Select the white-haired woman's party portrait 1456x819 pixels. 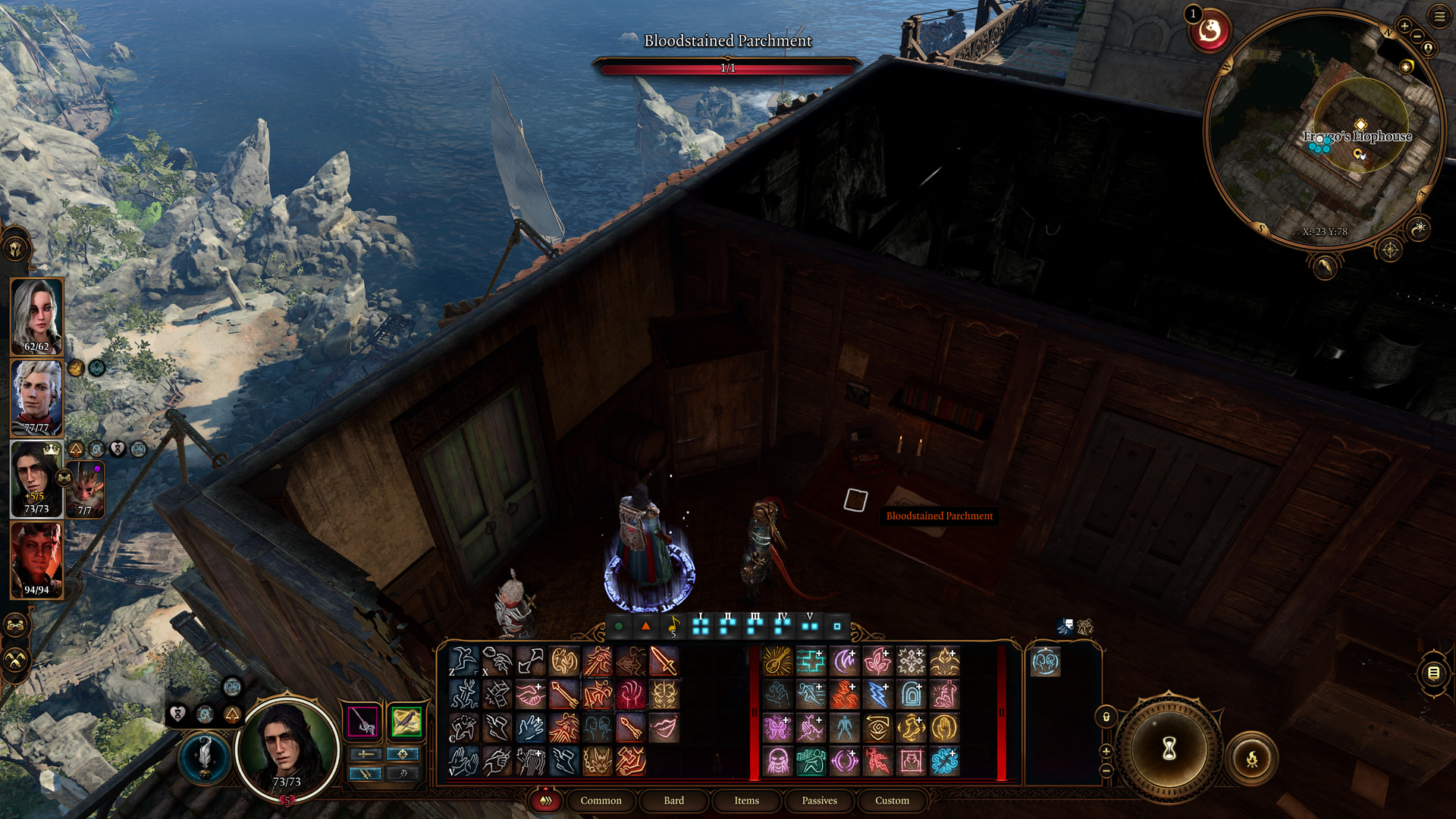[36, 316]
